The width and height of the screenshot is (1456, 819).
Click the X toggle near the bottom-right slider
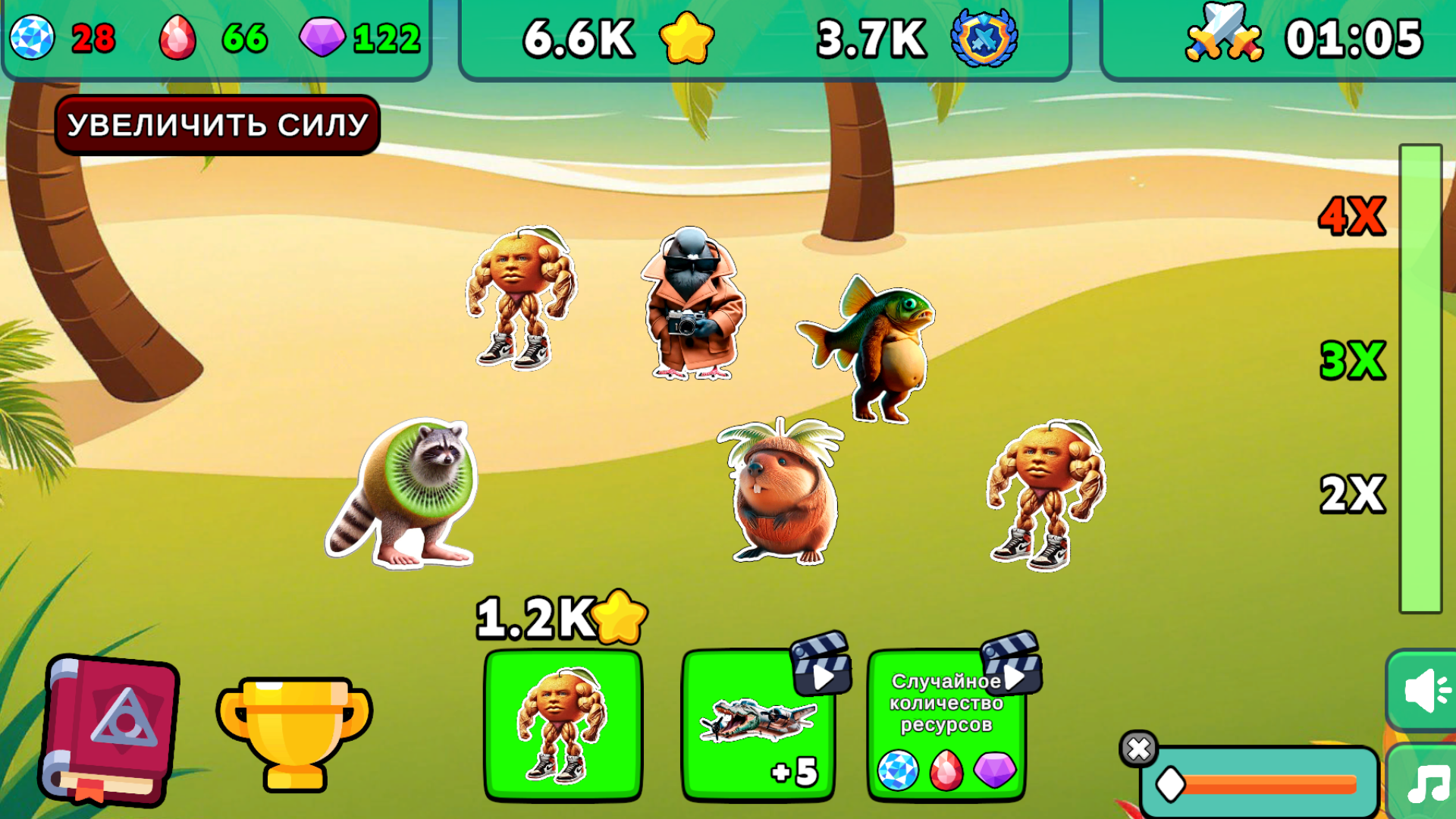[1137, 749]
